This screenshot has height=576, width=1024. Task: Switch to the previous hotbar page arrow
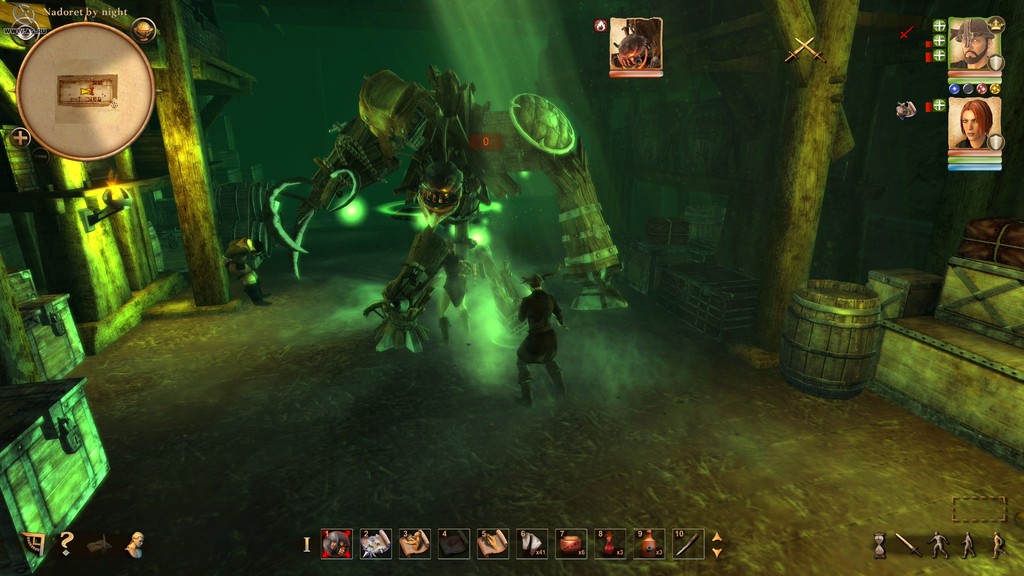(x=716, y=537)
